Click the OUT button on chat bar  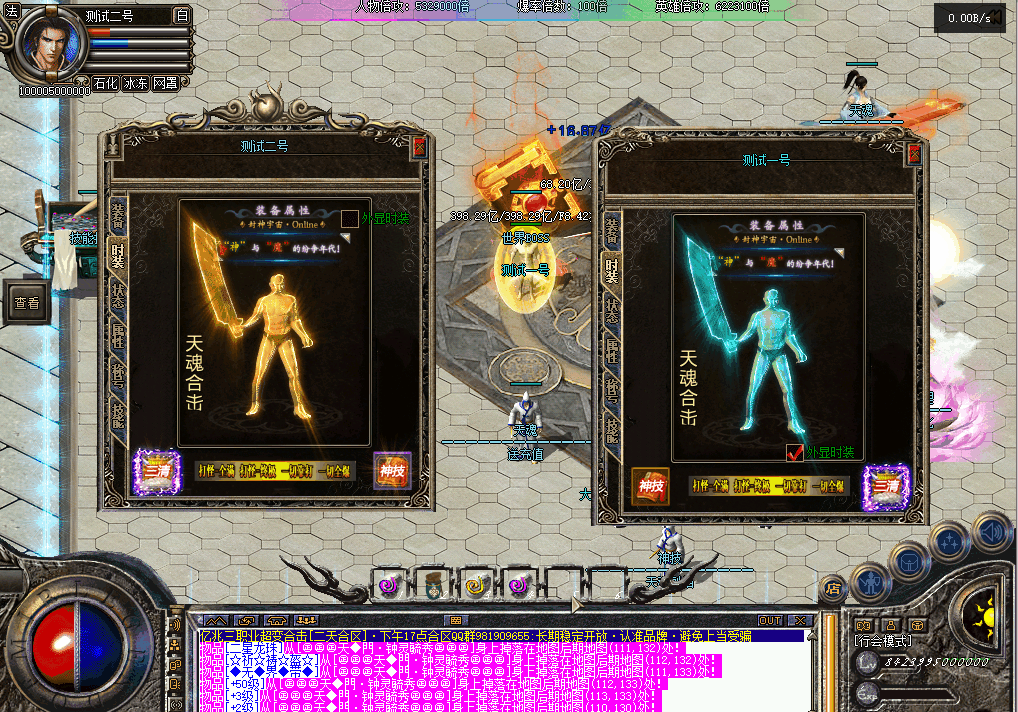click(770, 621)
